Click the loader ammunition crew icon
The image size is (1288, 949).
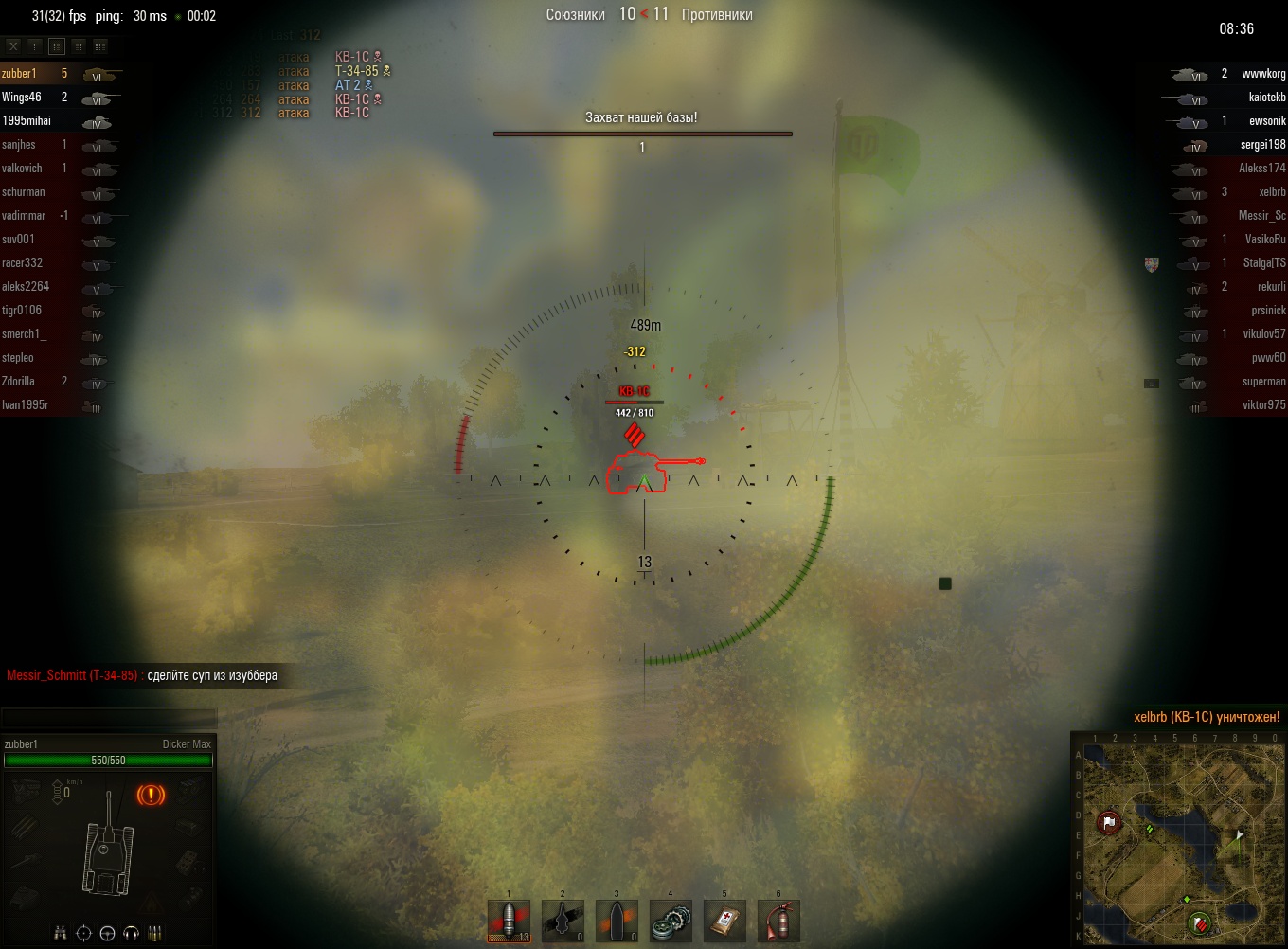pyautogui.click(x=155, y=934)
